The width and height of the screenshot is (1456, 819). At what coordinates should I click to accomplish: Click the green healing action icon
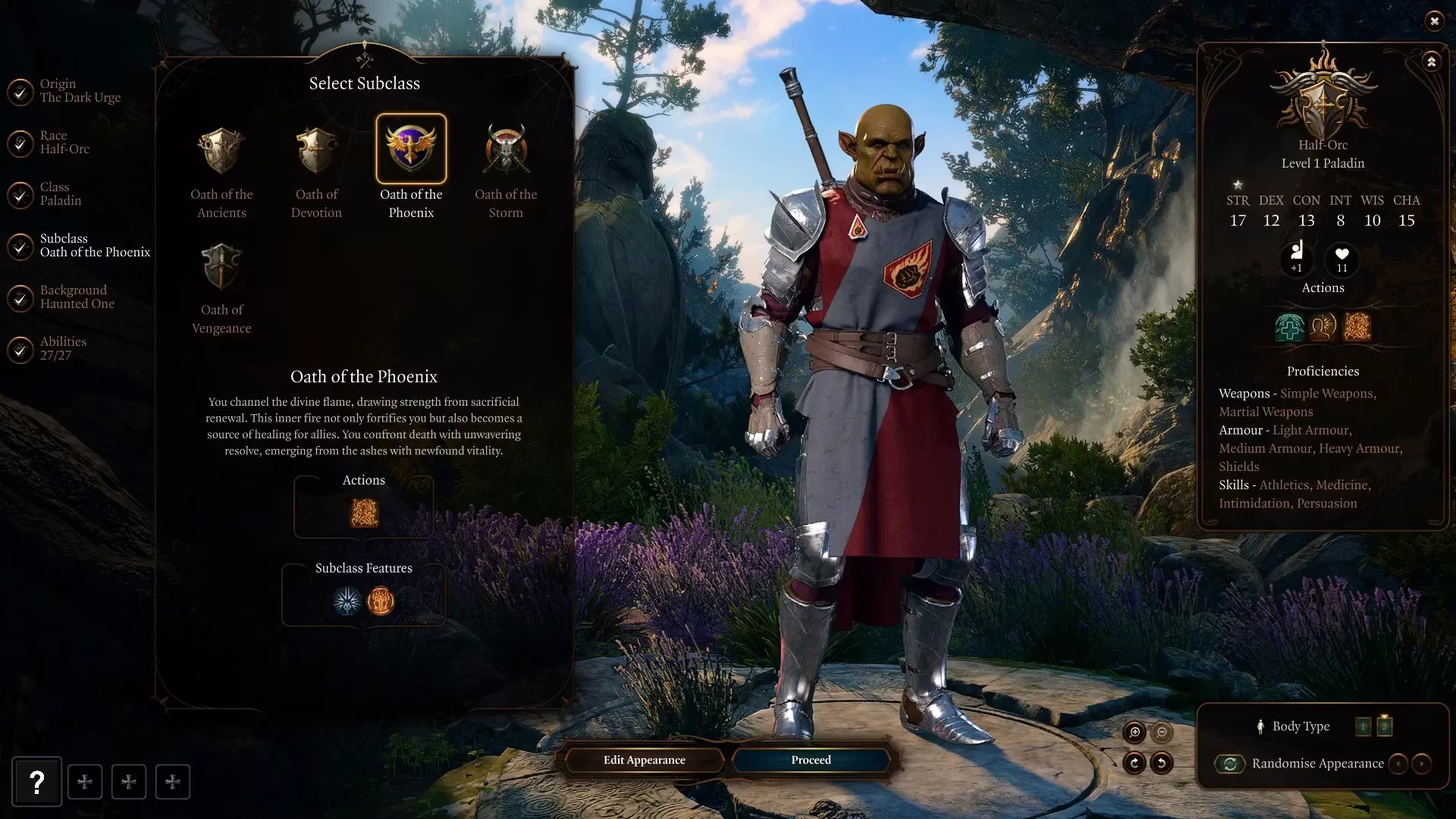coord(1289,327)
